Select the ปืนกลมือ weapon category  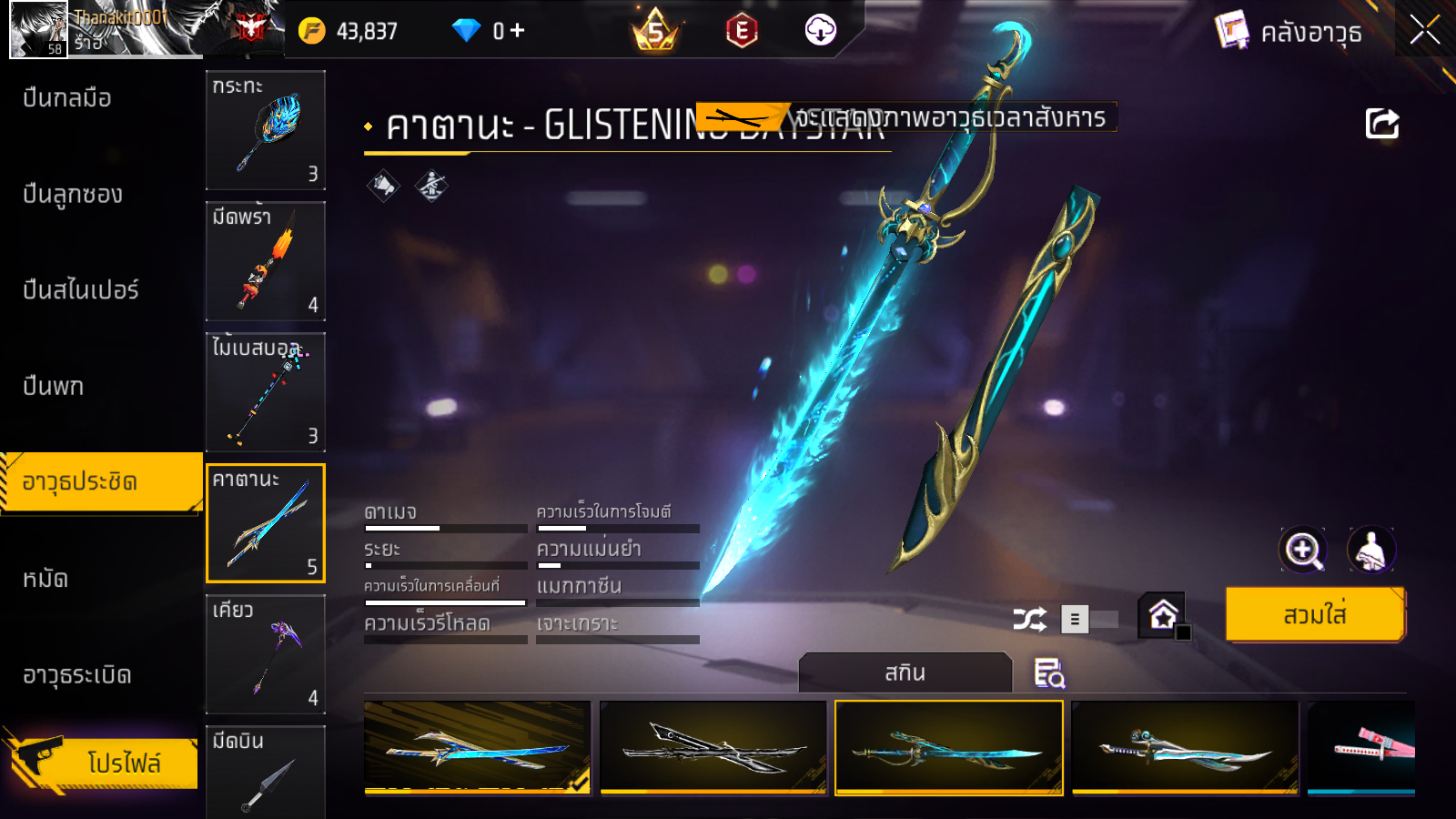tap(67, 97)
